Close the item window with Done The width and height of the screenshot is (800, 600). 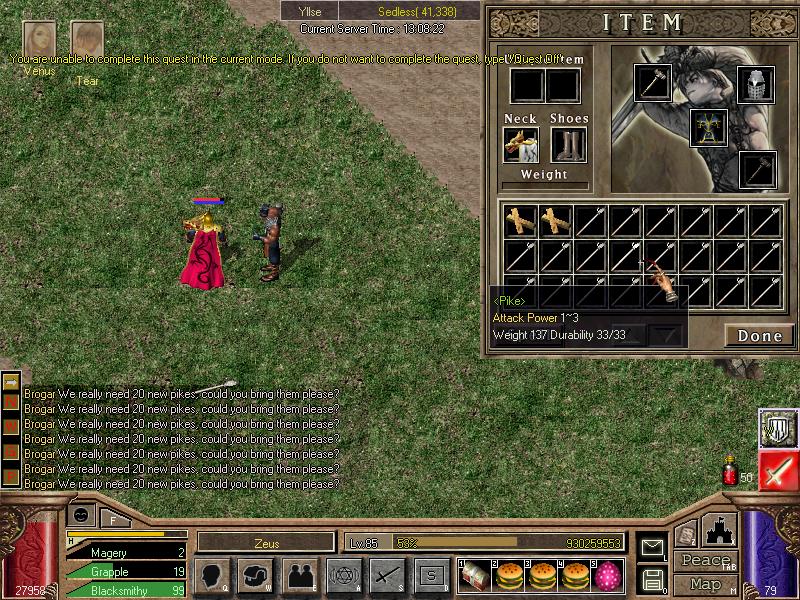click(x=759, y=336)
